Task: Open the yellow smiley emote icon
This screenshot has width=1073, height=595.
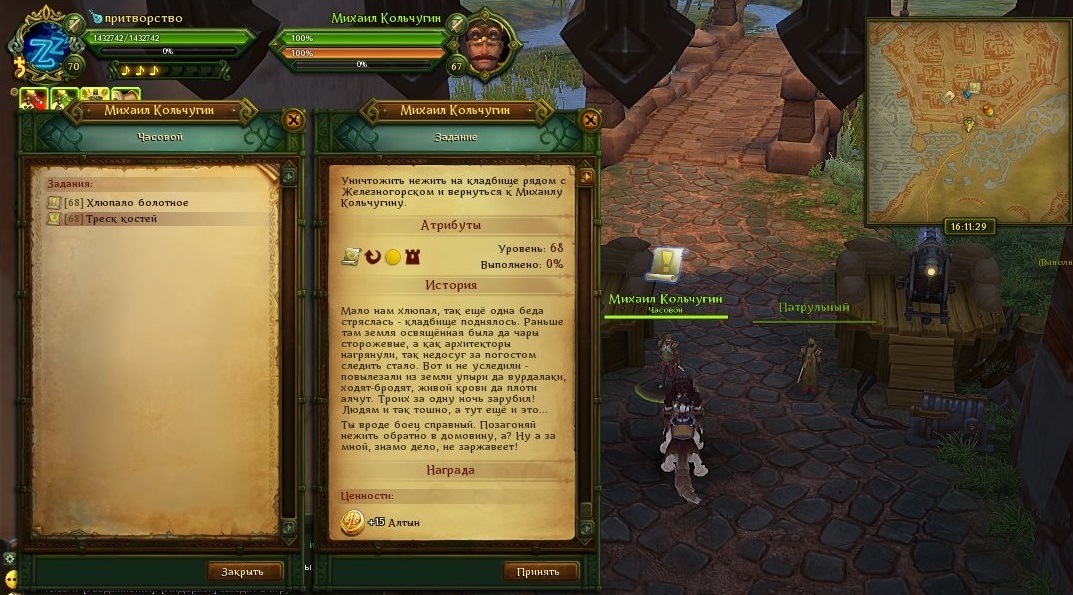Action: point(11,579)
